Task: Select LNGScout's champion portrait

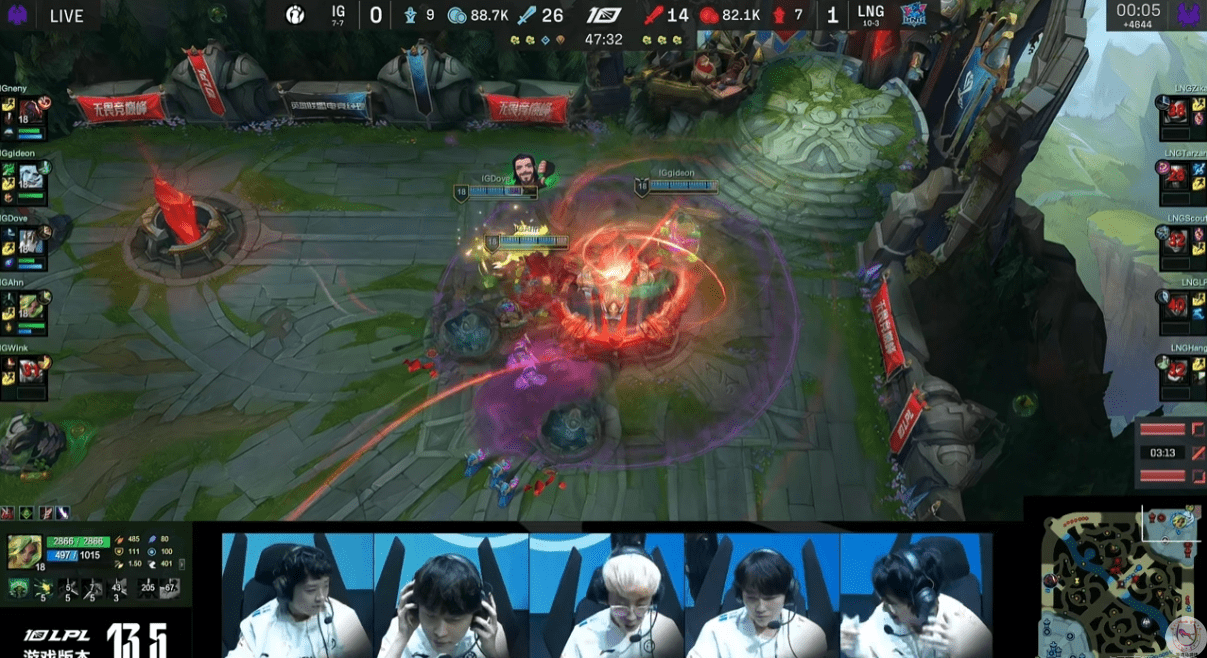Action: [1176, 241]
